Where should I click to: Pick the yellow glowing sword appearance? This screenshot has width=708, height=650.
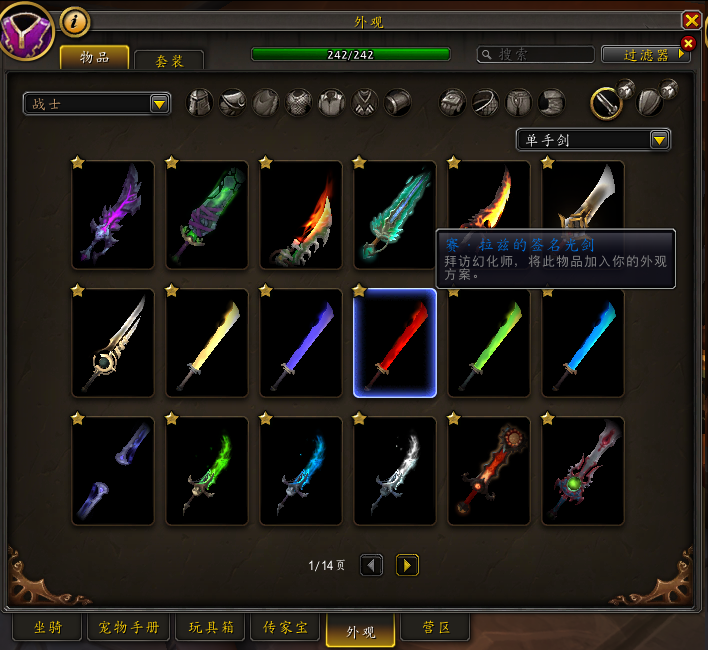[207, 343]
